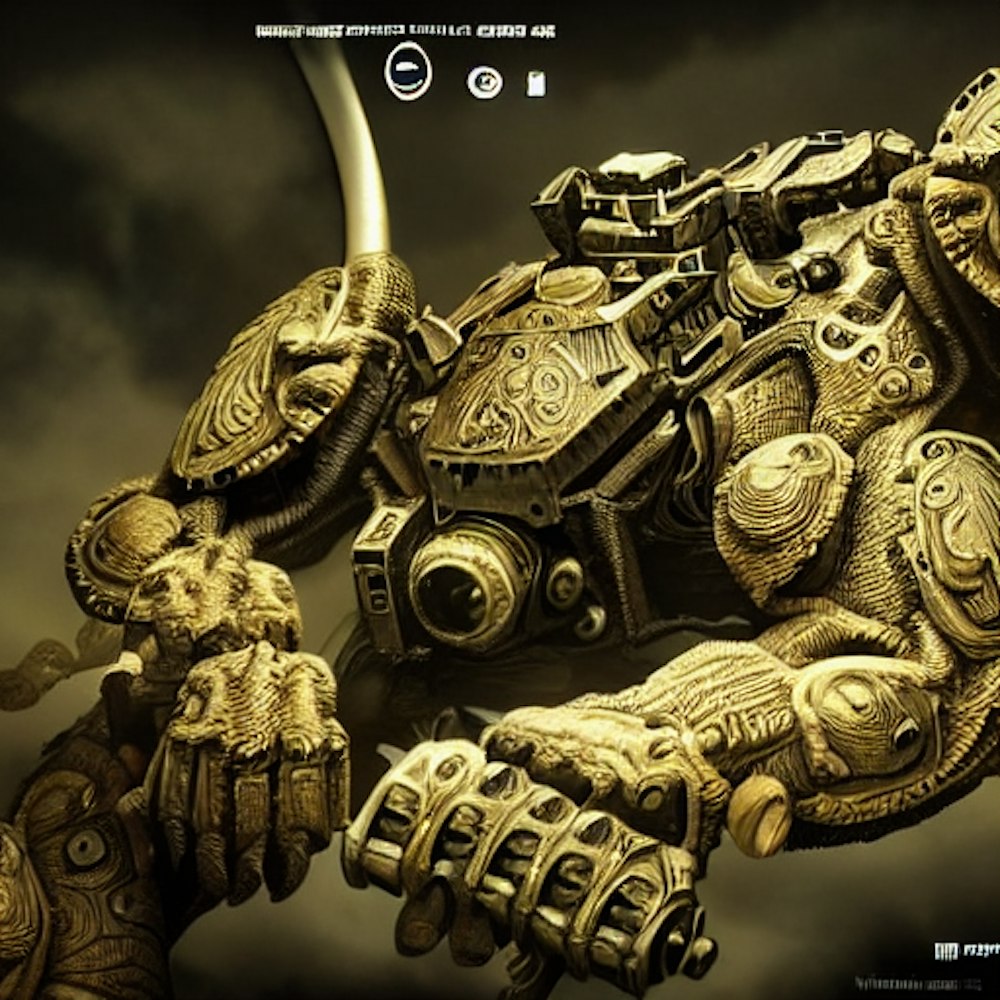
Task: Open the small white card icon
Action: click(536, 84)
